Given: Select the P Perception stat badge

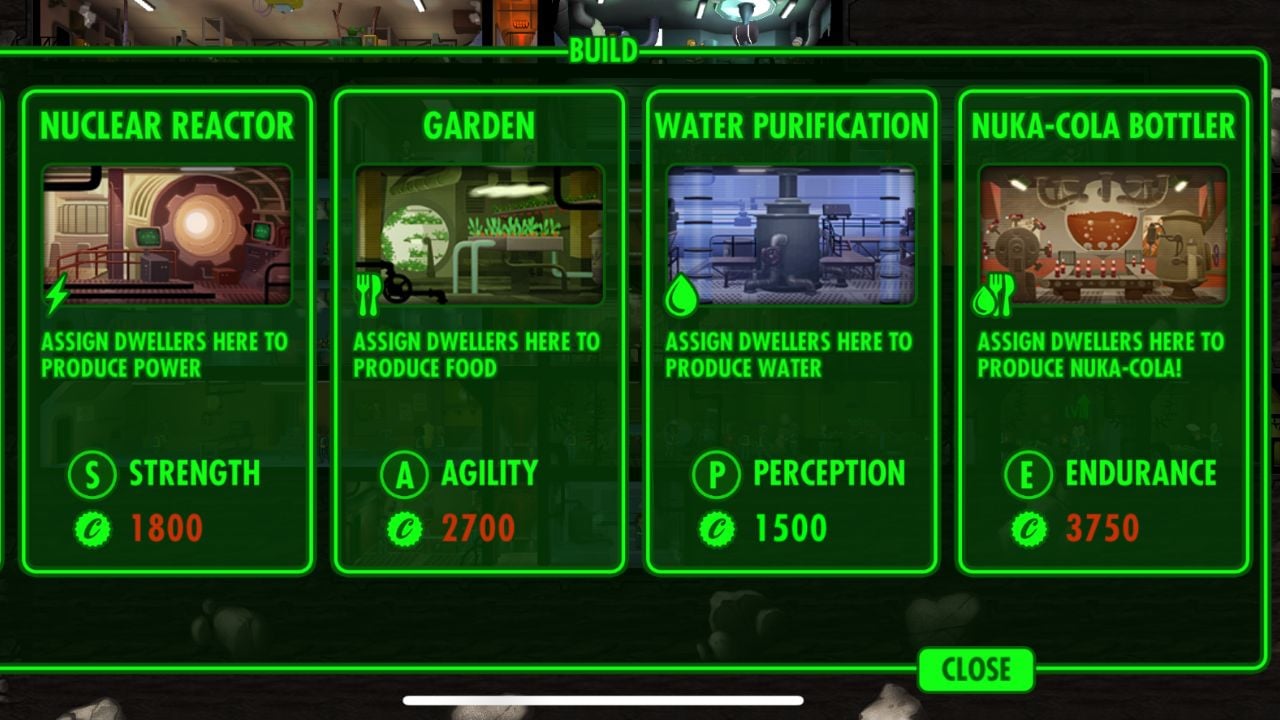Looking at the screenshot, I should (715, 474).
